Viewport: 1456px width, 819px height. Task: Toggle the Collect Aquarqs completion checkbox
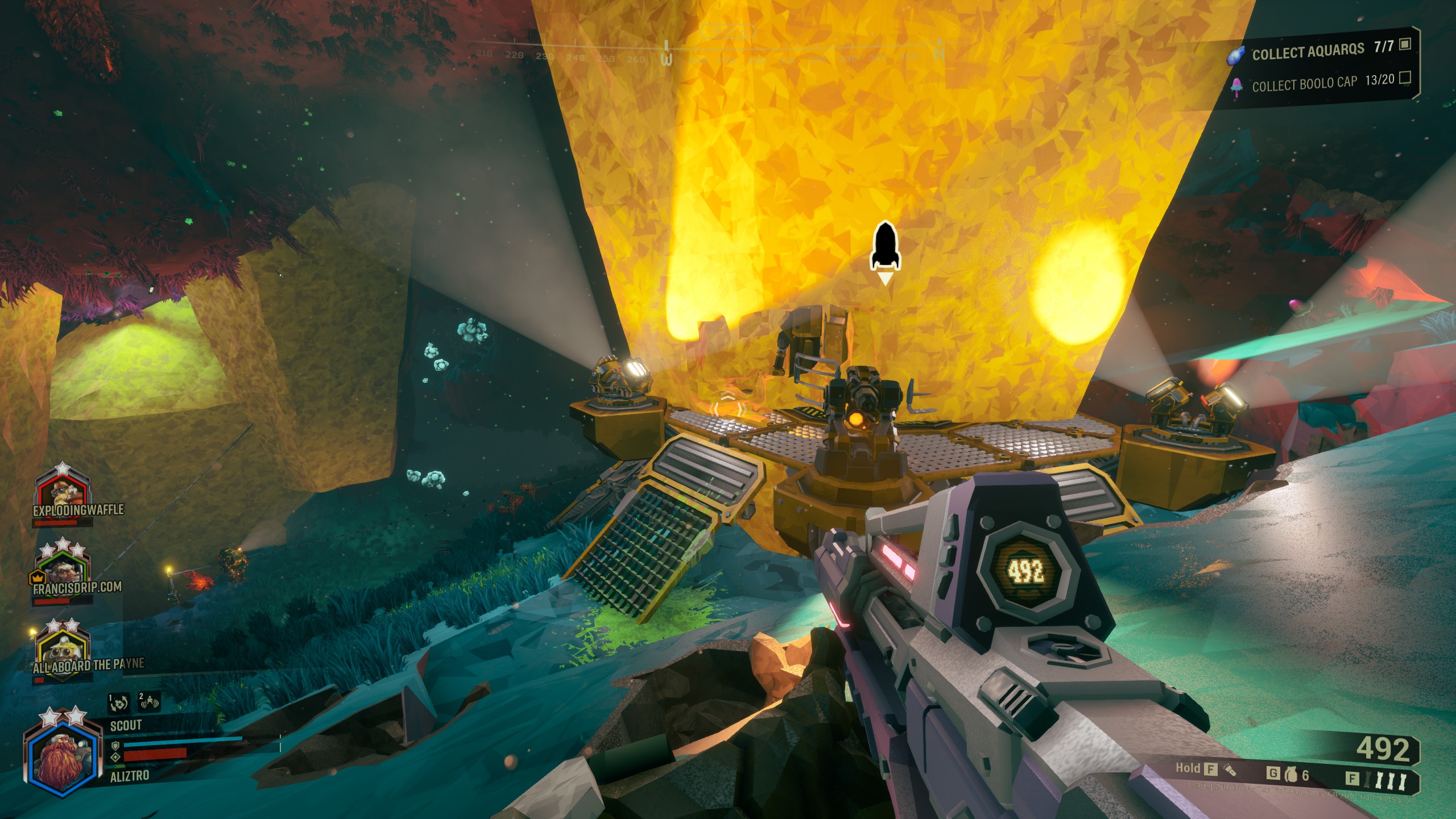tap(1405, 44)
